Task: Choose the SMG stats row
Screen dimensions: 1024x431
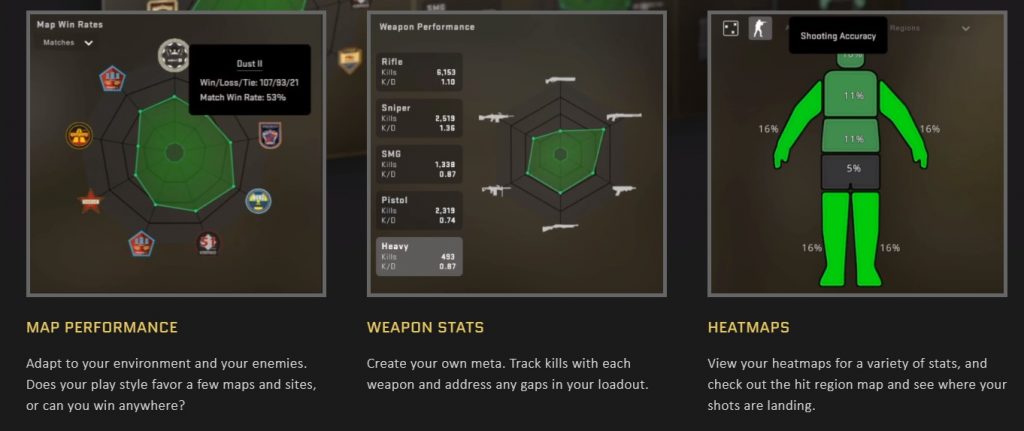Action: click(419, 164)
